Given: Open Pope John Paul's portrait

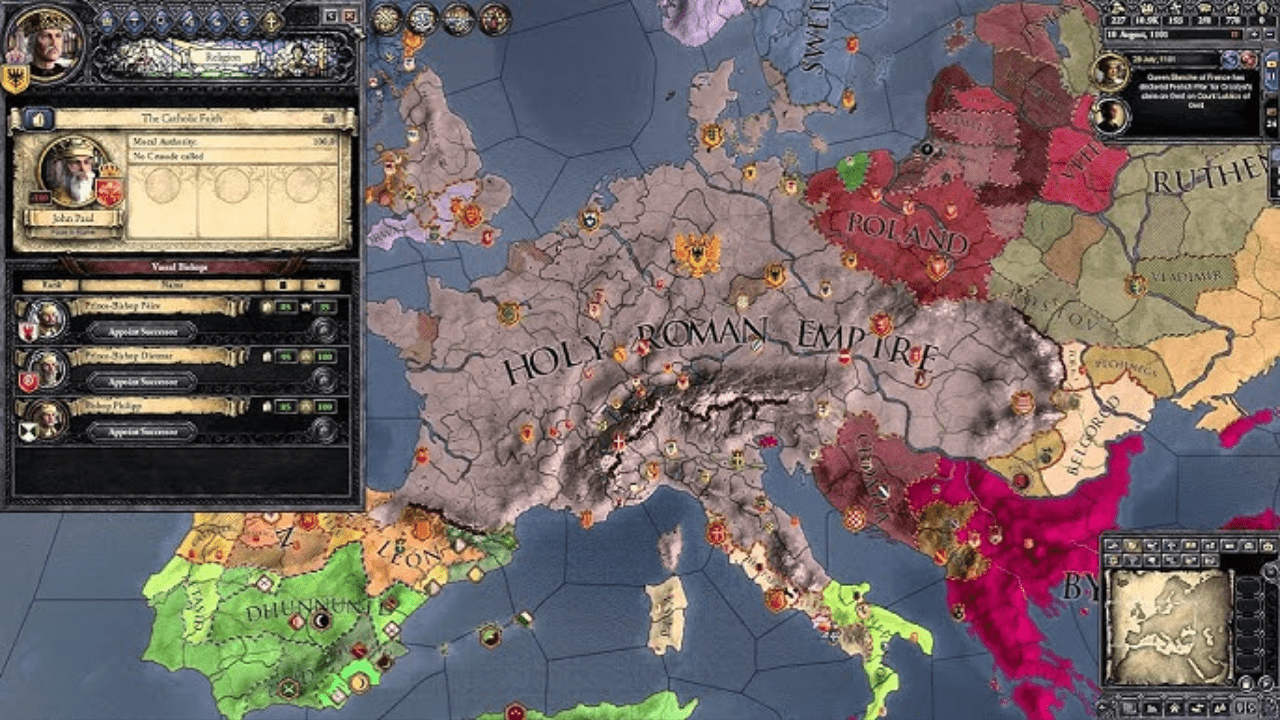Looking at the screenshot, I should click(x=69, y=174).
